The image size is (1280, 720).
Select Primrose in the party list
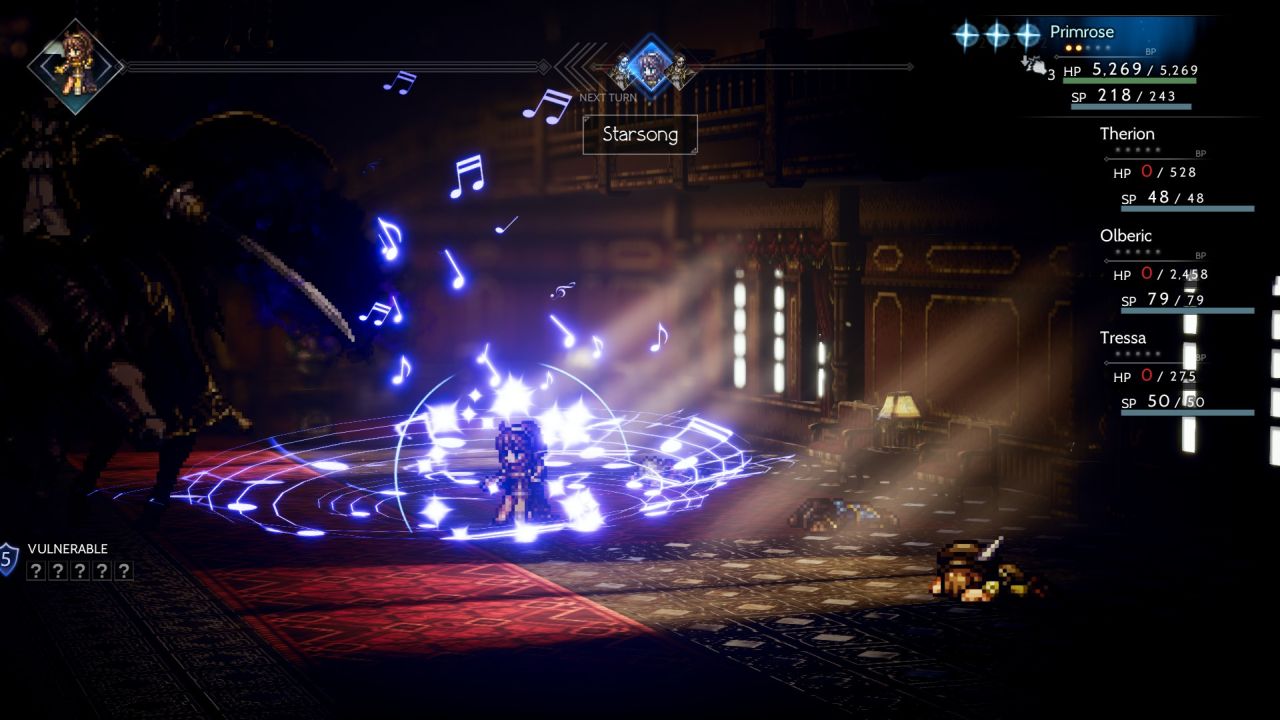click(x=1082, y=32)
